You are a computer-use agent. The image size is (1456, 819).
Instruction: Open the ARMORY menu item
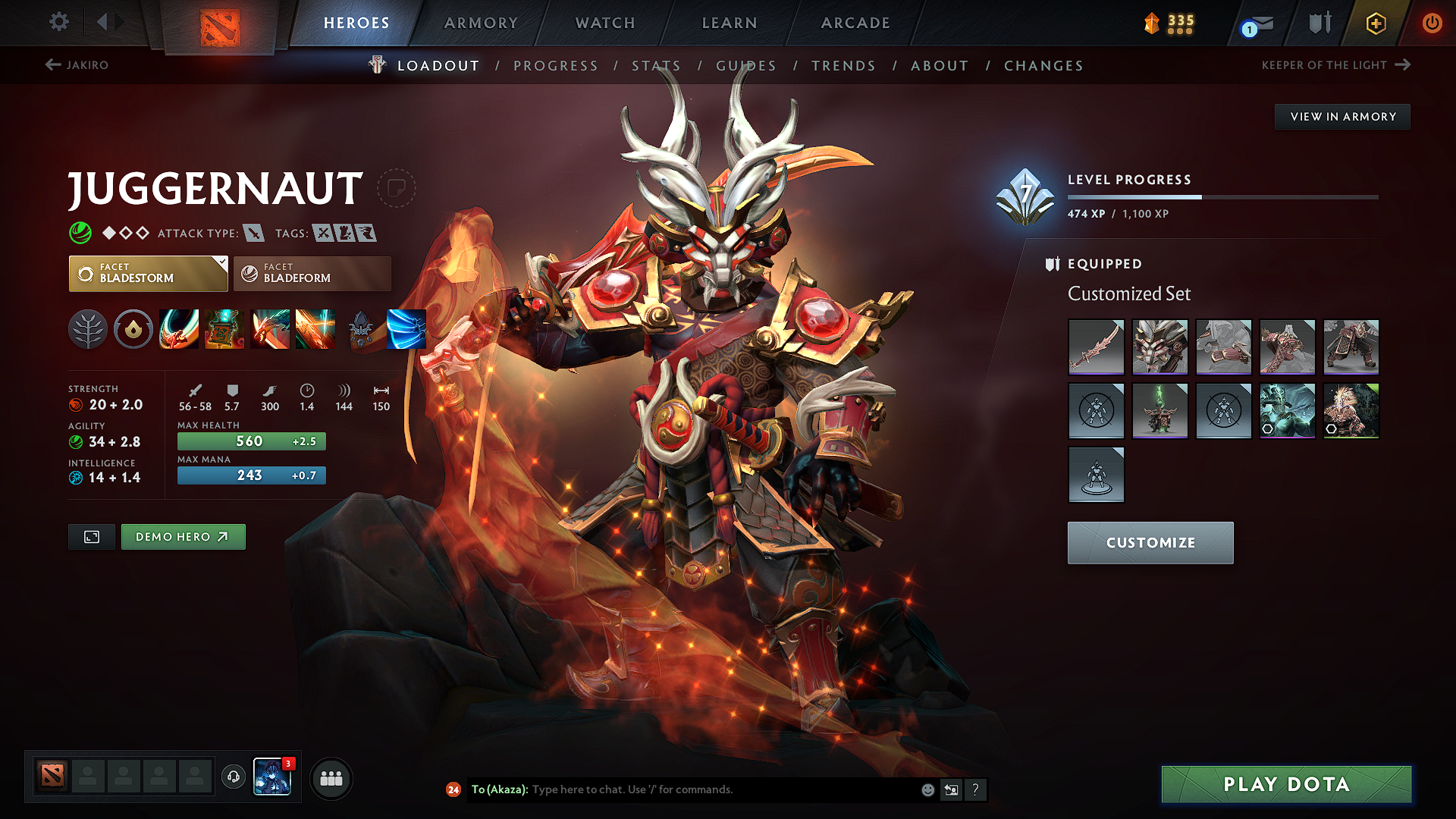point(480,23)
